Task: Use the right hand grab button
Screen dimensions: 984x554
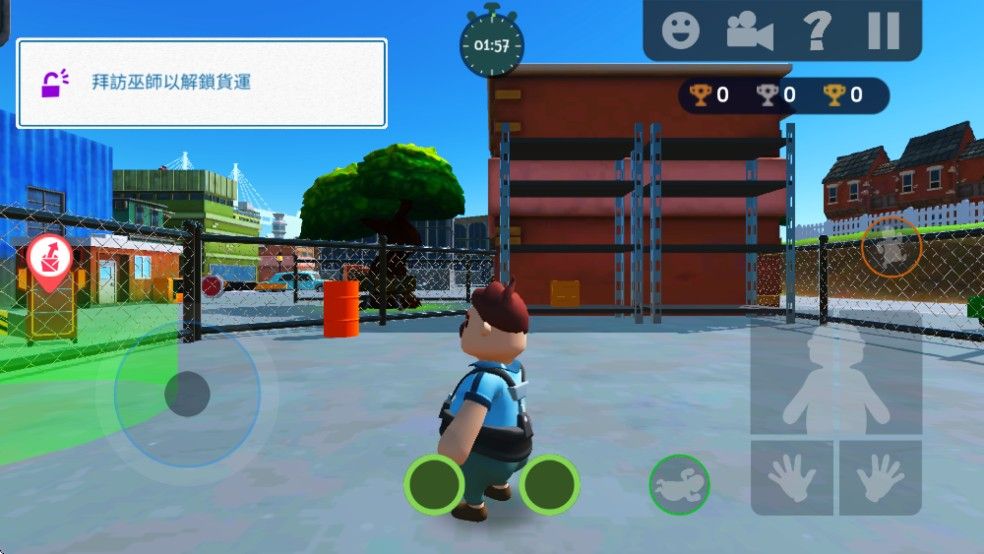Action: coord(880,478)
